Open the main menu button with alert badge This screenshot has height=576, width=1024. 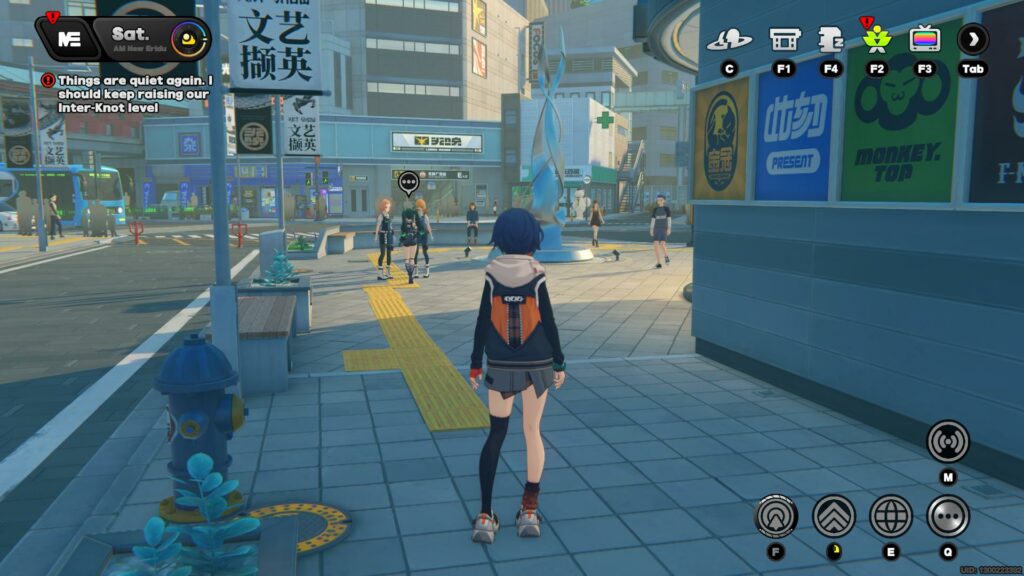click(x=69, y=39)
